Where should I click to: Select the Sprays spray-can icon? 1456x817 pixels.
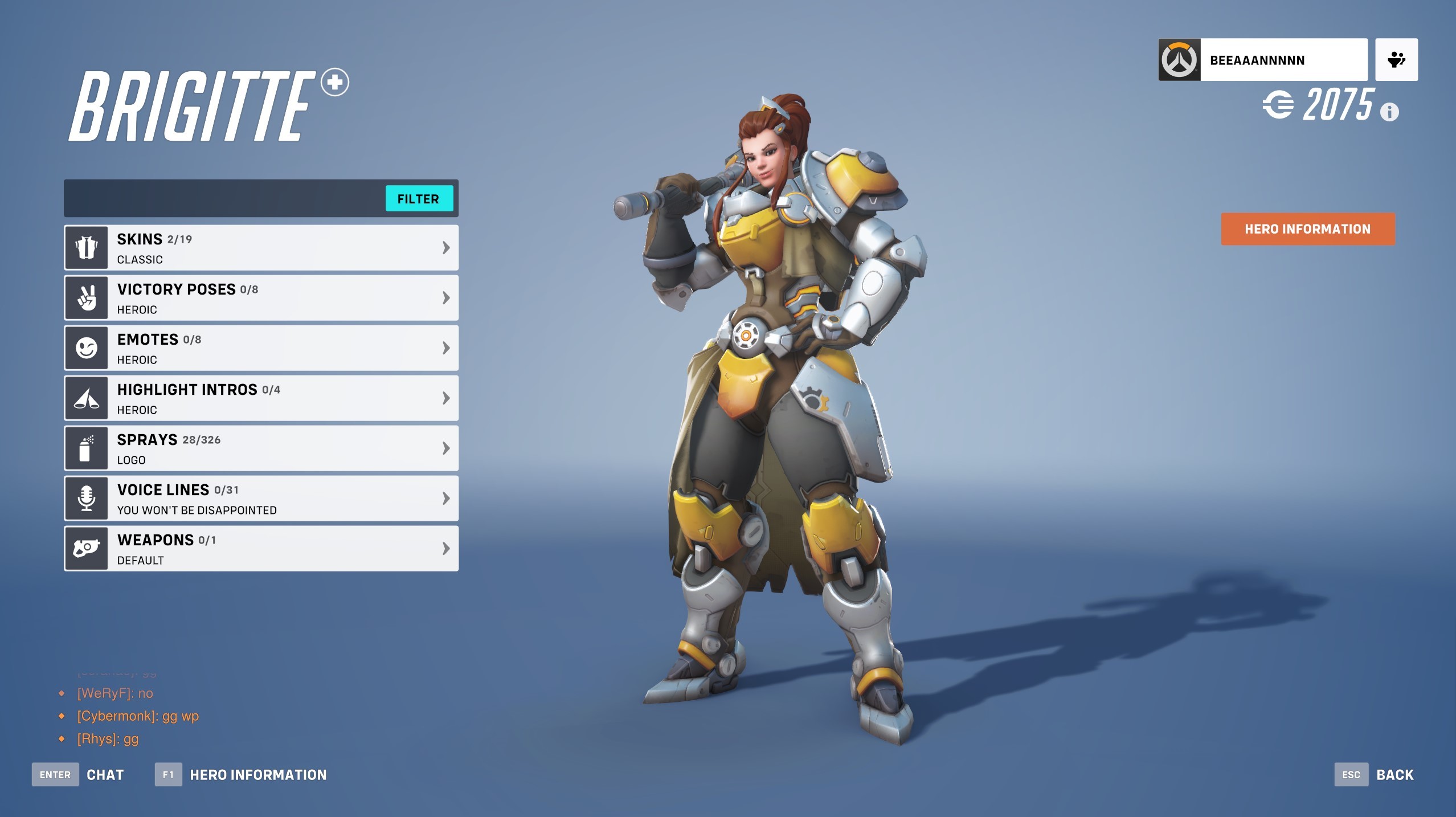(86, 448)
